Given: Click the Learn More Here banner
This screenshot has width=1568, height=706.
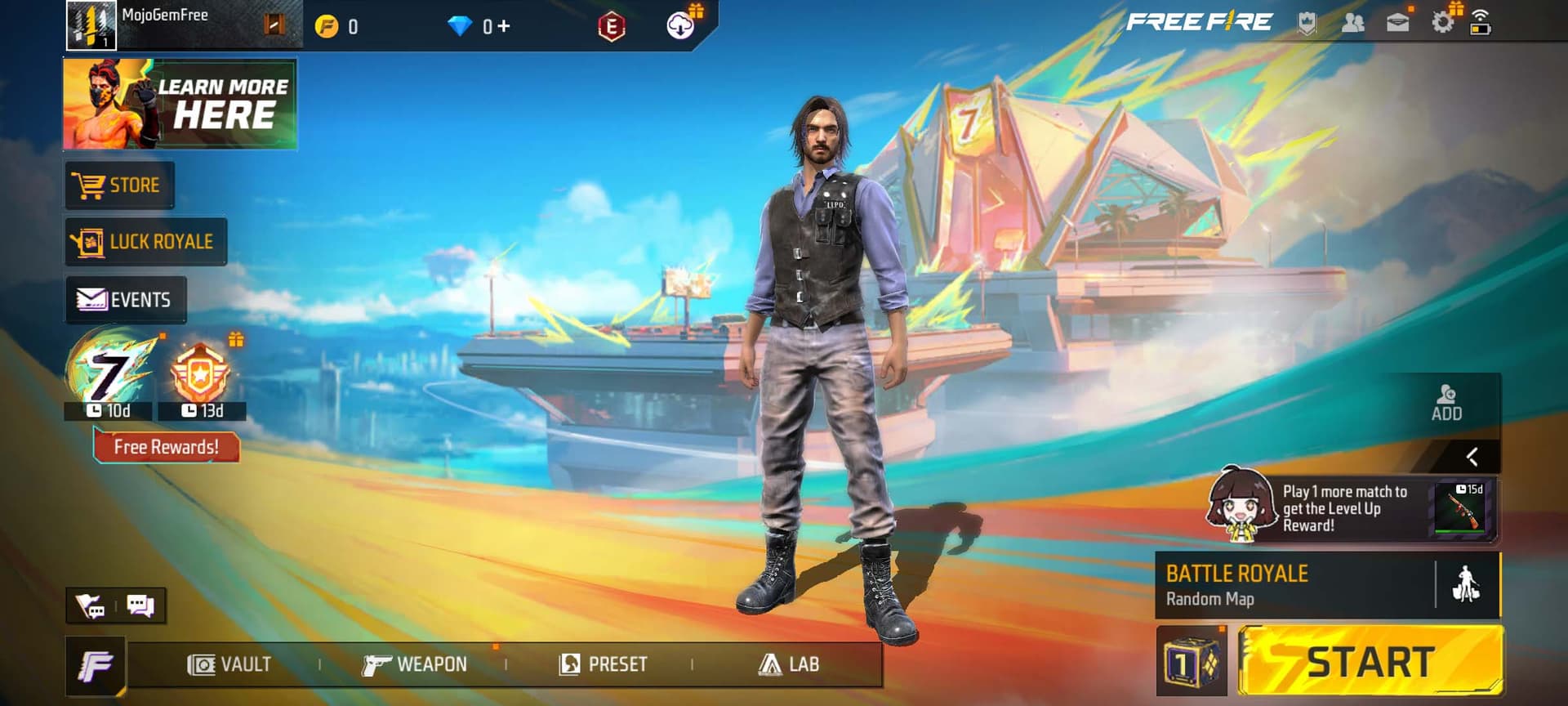Looking at the screenshot, I should 180,104.
